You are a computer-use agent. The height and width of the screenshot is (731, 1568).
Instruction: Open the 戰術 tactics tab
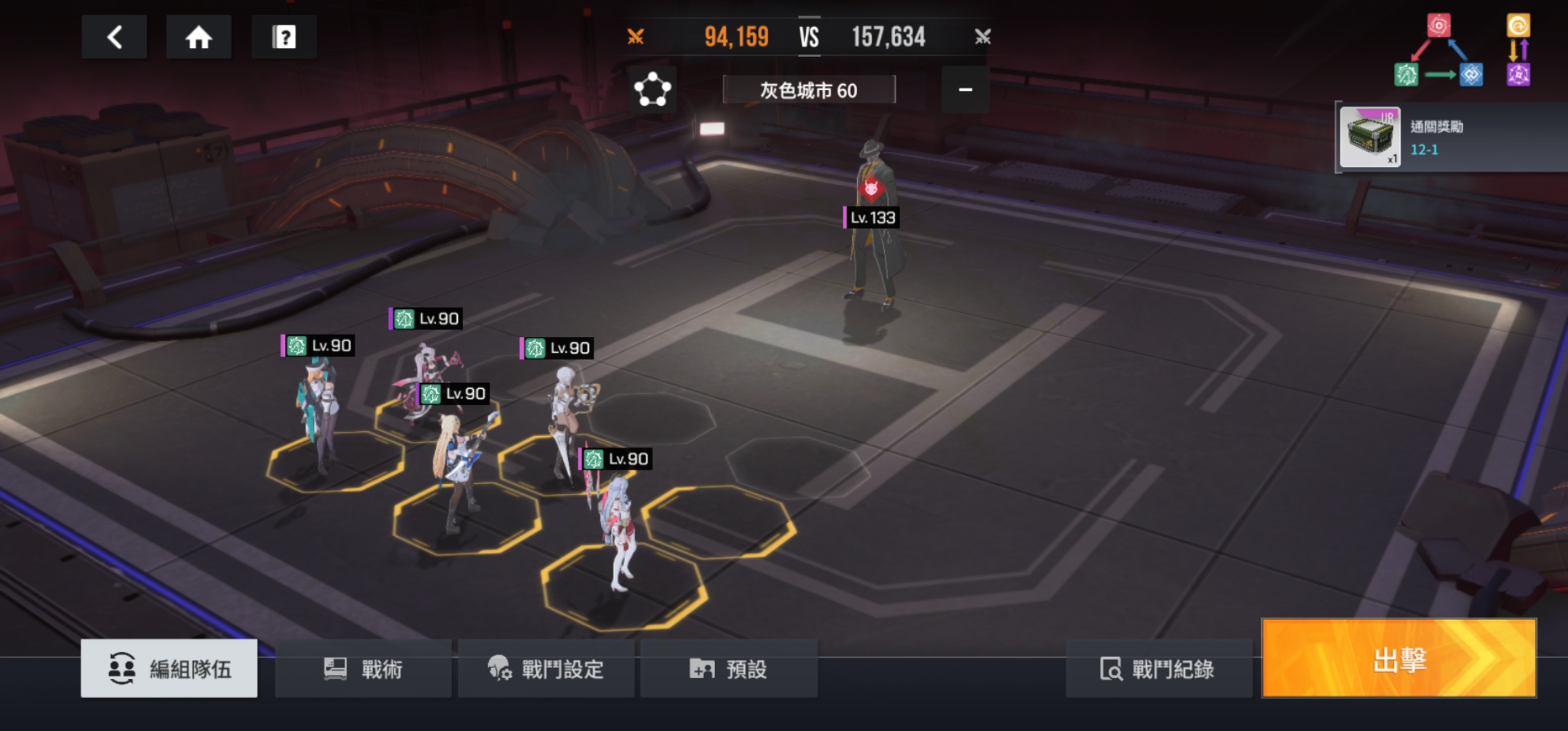pyautogui.click(x=363, y=669)
